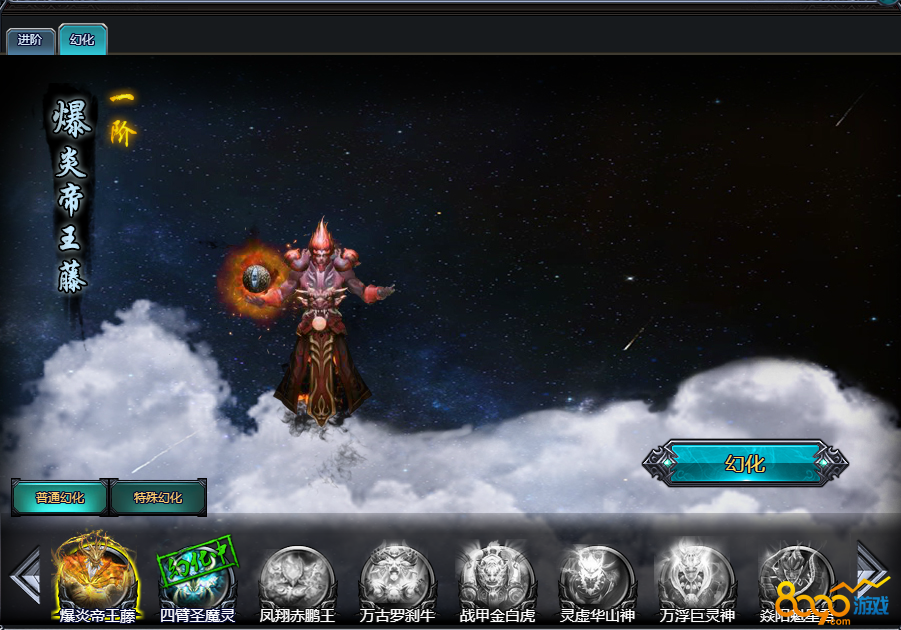Select the 幻化 tab
This screenshot has width=901, height=630.
point(82,40)
